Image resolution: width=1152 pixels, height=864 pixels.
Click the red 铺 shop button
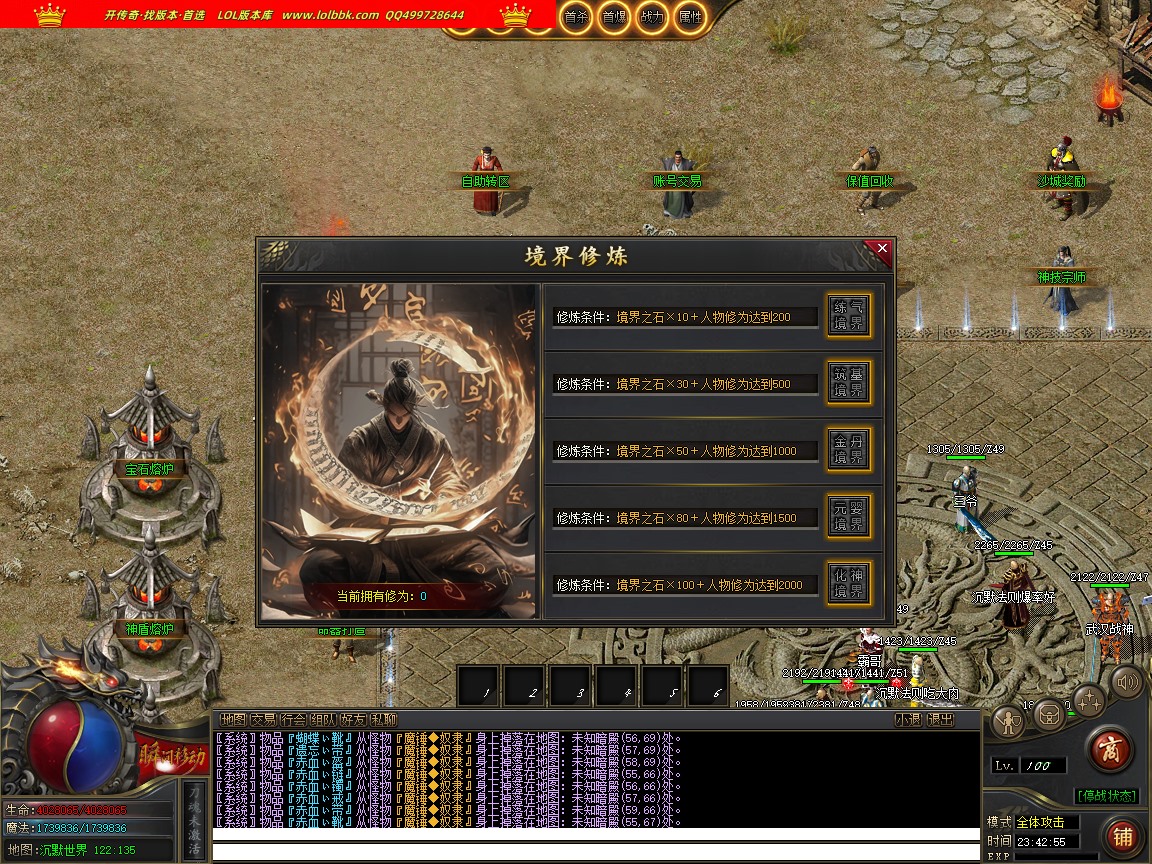(1122, 835)
